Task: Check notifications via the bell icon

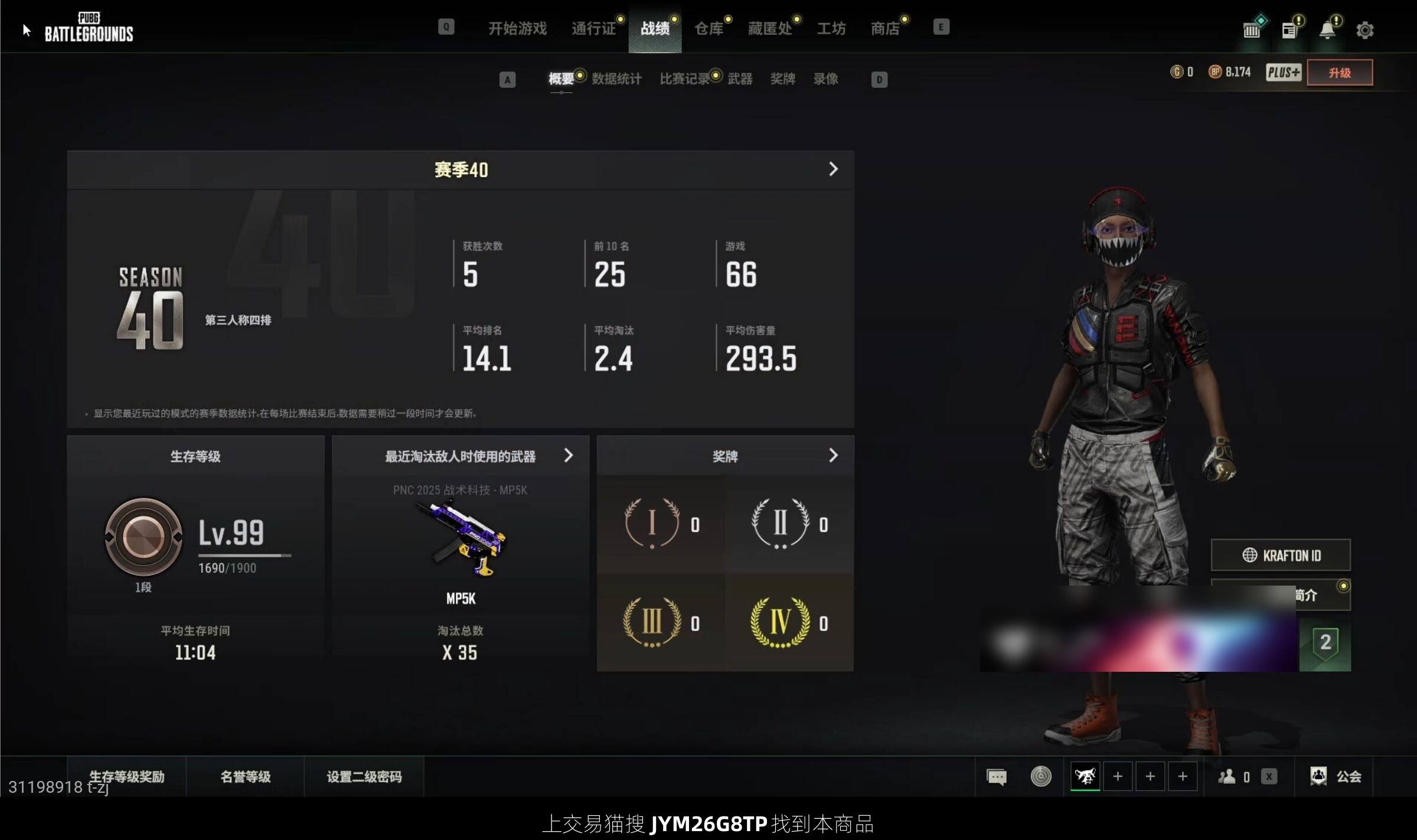Action: tap(1327, 30)
